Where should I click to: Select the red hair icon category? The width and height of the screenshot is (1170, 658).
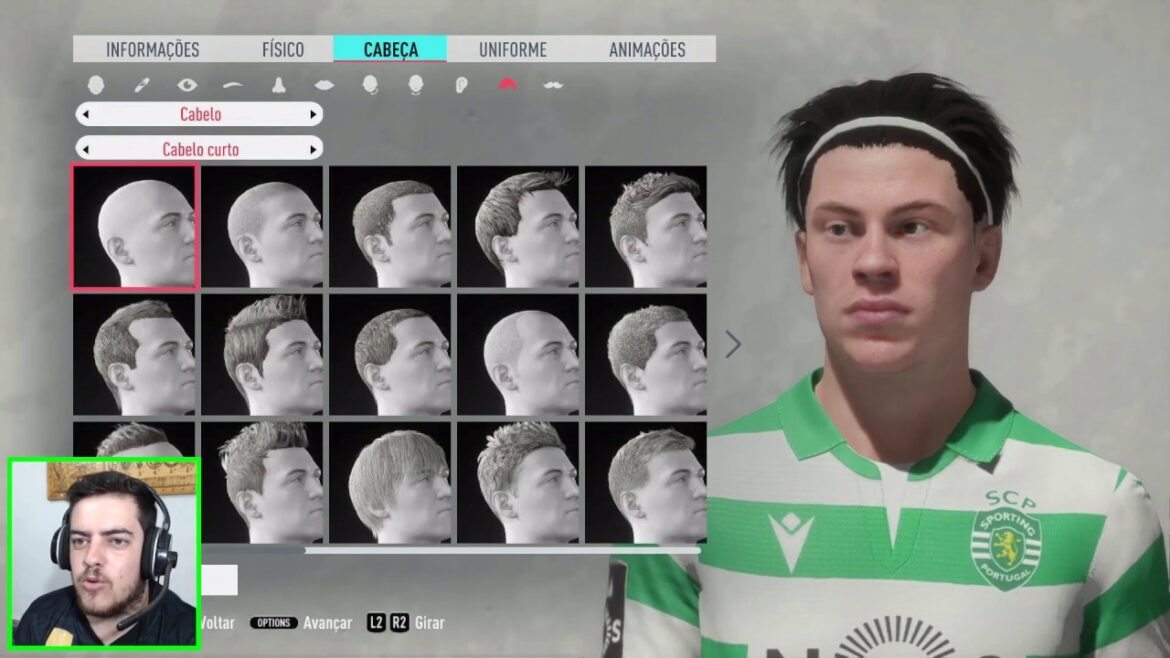[x=508, y=85]
